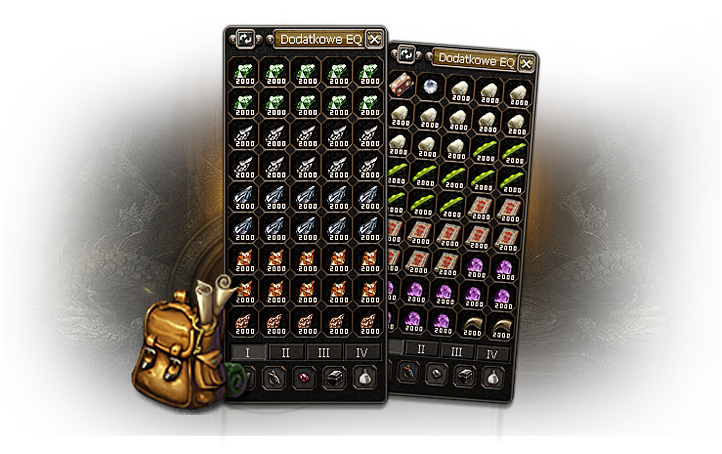Click the white pouch icon in front window
722x454 pixels.
[367, 378]
